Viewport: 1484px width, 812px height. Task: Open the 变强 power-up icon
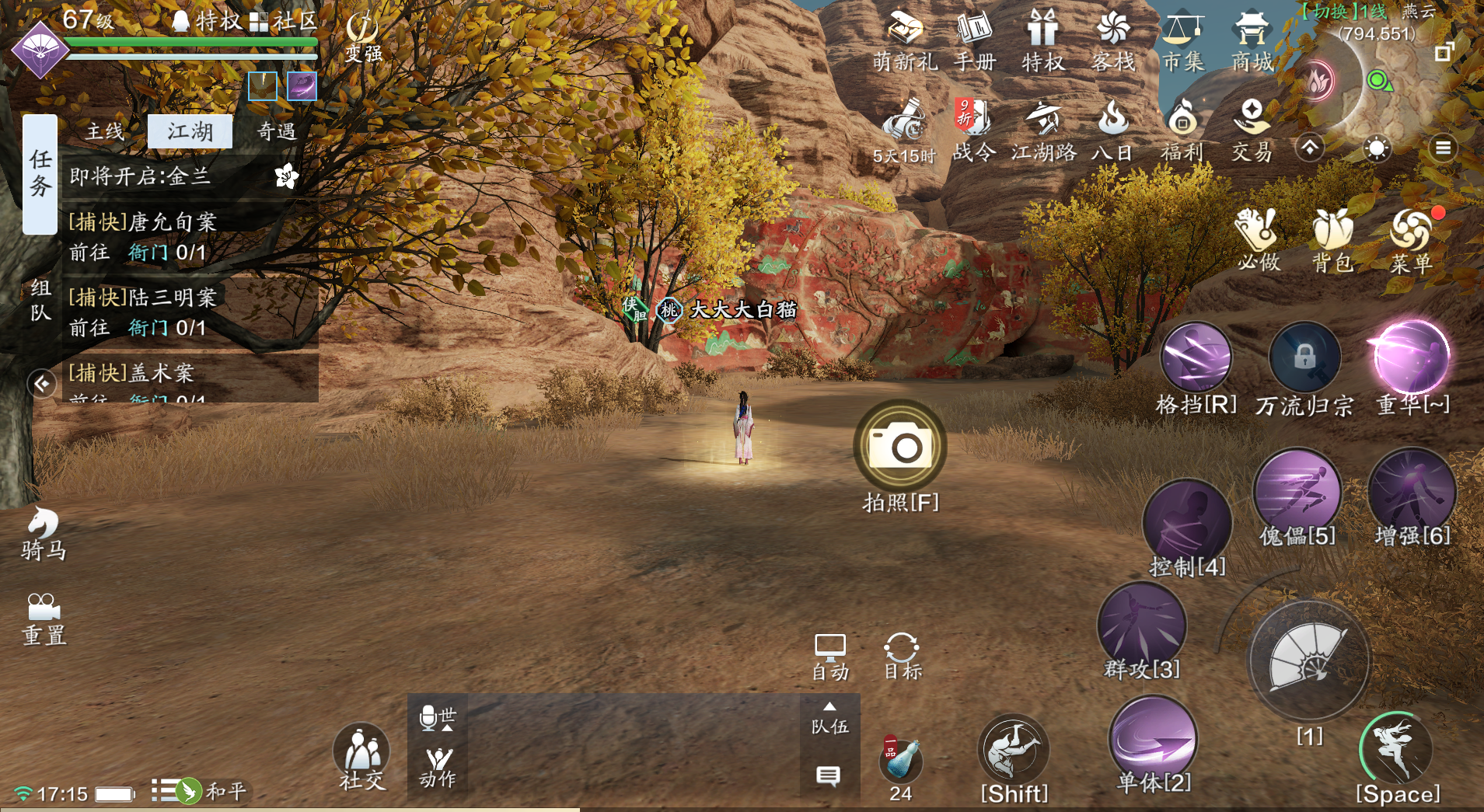pos(363,37)
